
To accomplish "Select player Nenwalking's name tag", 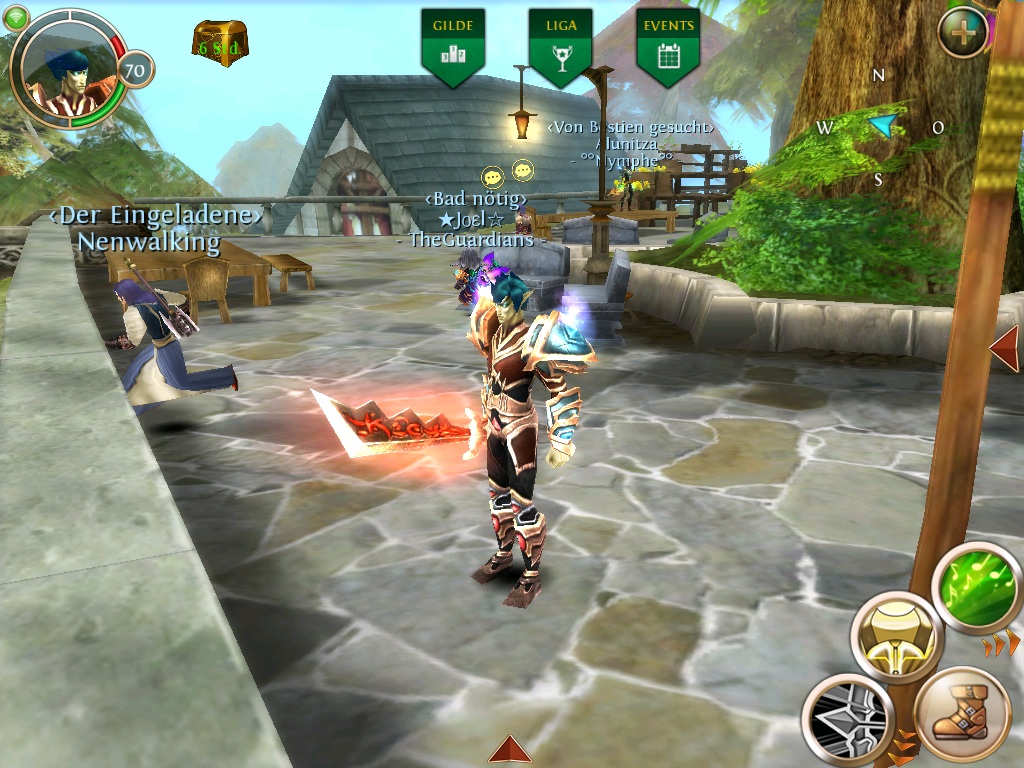I will [149, 241].
